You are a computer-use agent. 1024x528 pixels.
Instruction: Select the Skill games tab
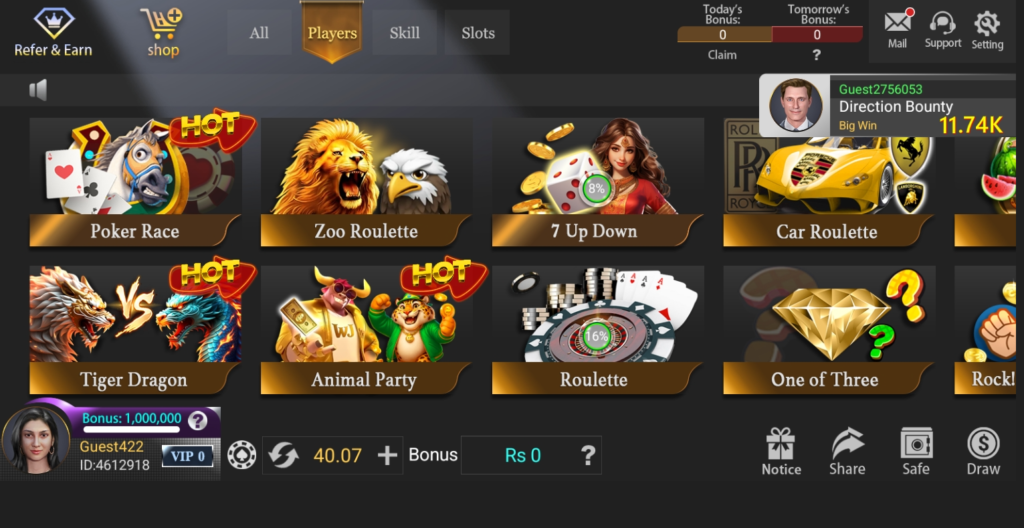(404, 33)
